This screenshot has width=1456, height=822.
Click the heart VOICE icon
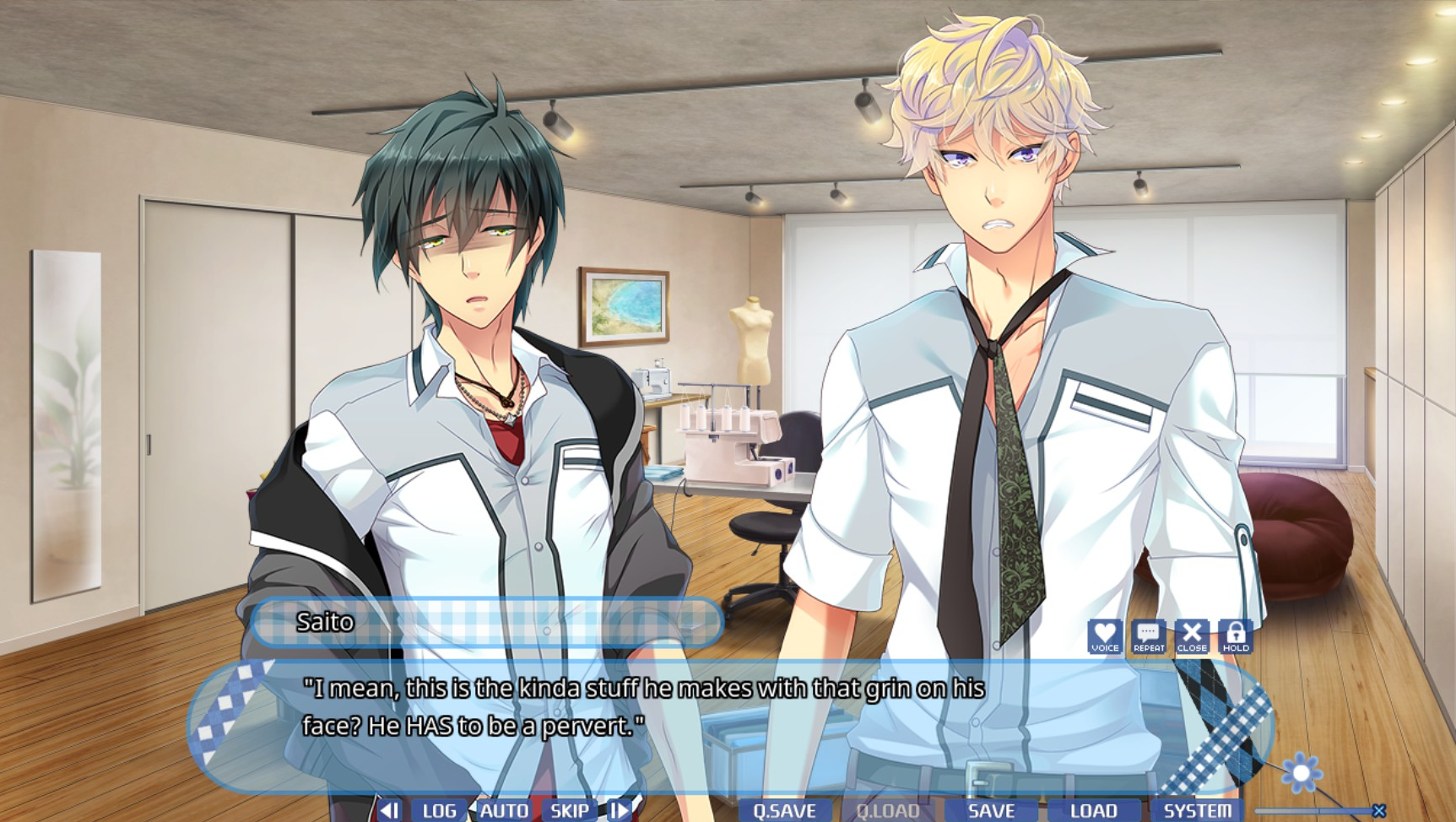pos(1104,636)
